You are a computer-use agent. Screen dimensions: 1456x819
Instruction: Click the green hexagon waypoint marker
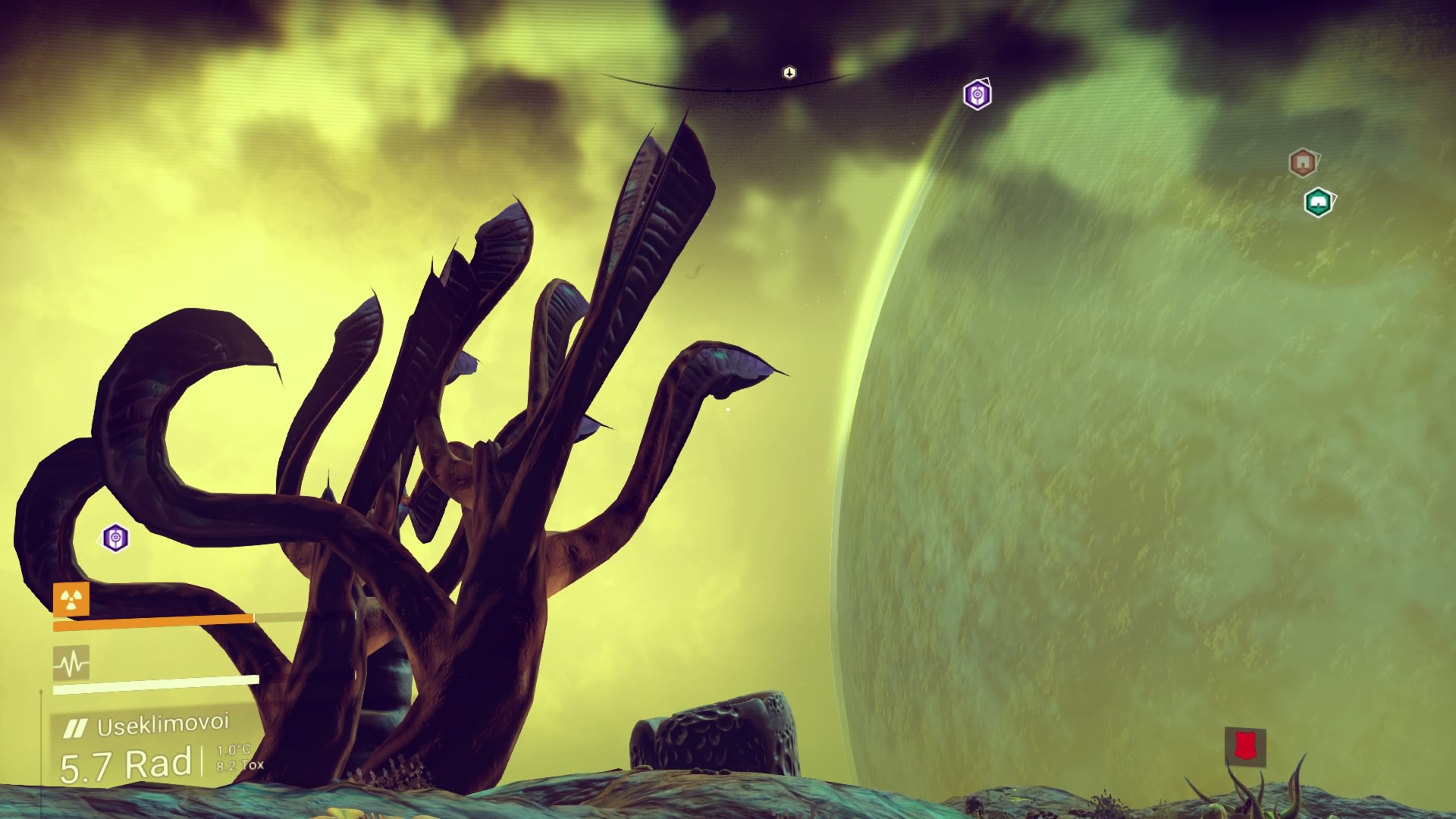[x=1318, y=202]
